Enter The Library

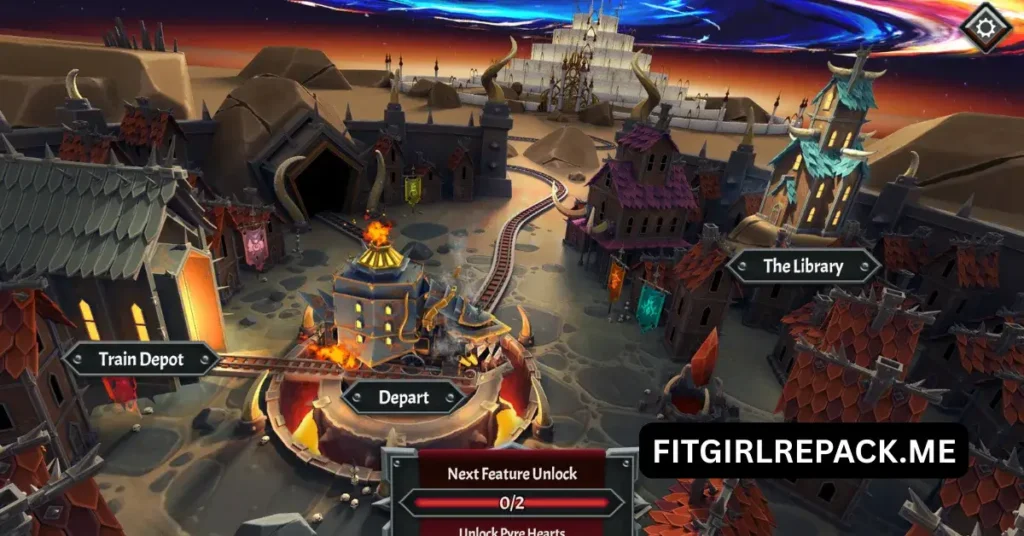point(803,266)
